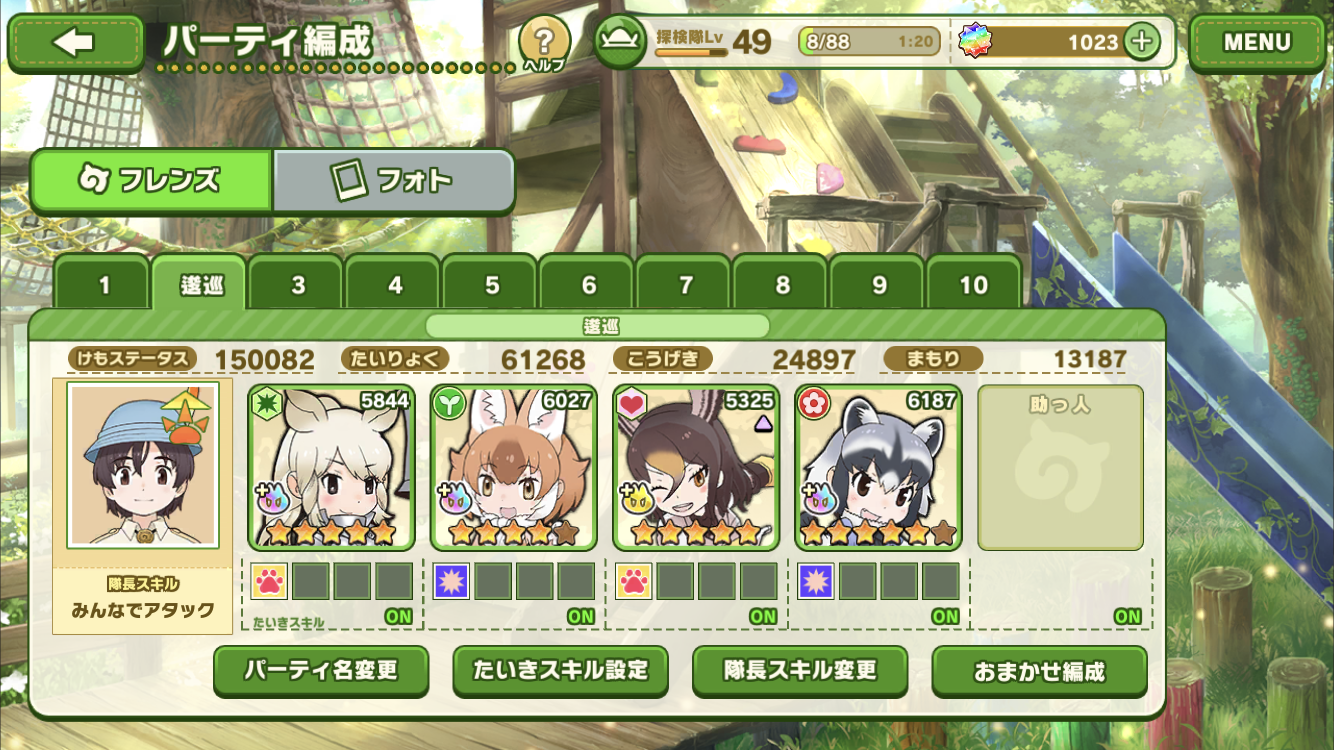Switch to the フレンズ tab
This screenshot has width=1334, height=750.
(151, 181)
